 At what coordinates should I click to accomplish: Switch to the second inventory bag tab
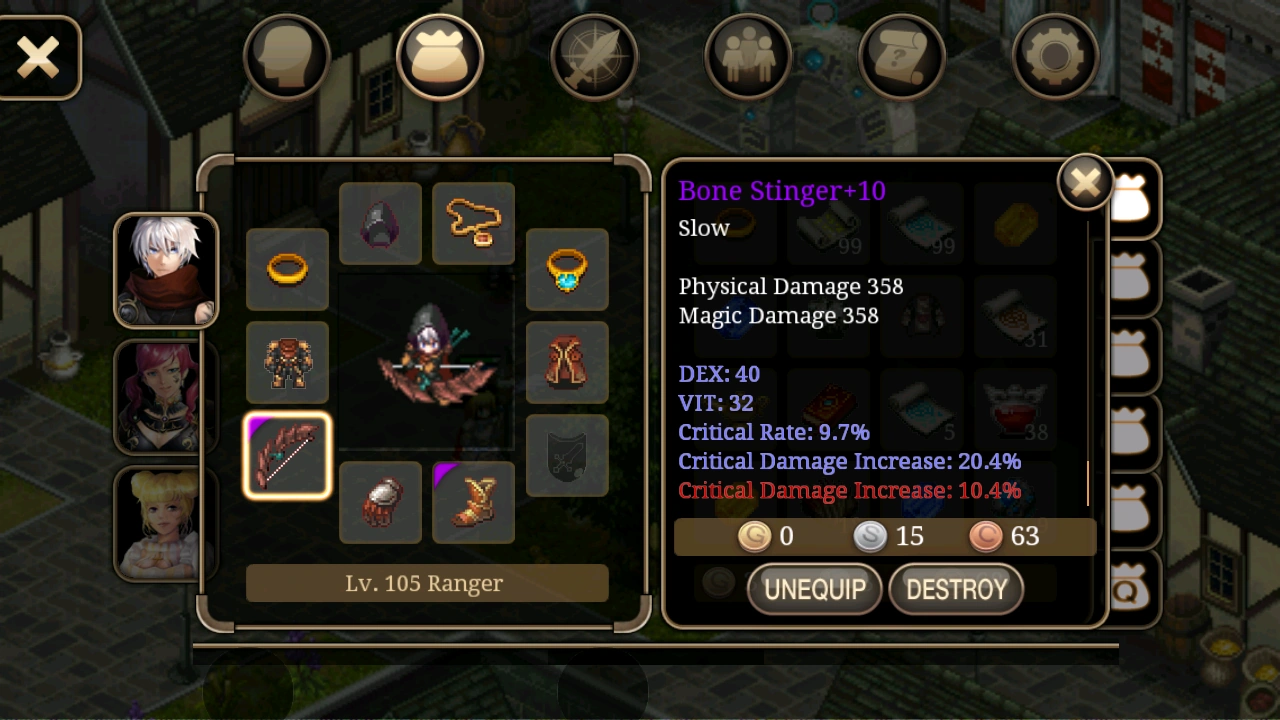(1131, 277)
